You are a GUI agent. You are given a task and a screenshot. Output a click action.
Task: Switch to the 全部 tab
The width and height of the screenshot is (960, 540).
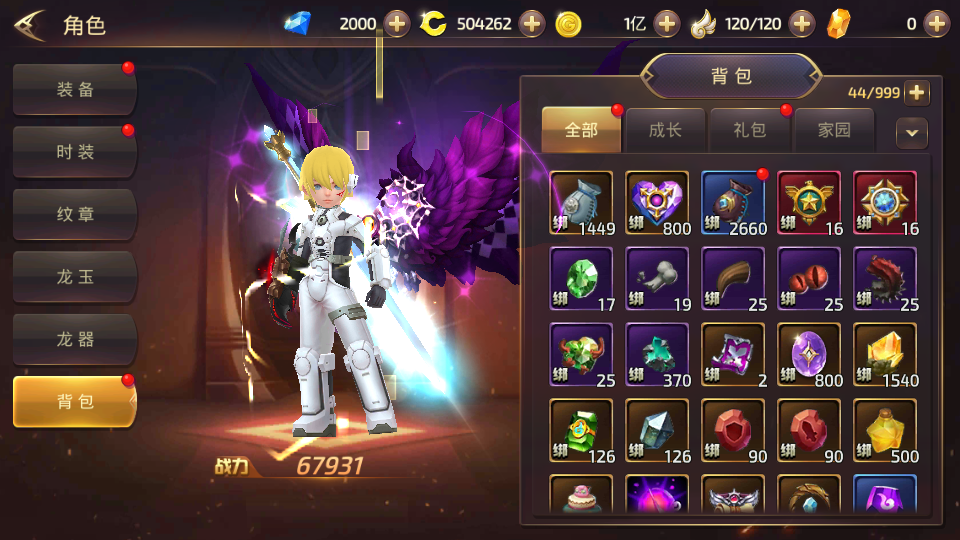coord(581,130)
